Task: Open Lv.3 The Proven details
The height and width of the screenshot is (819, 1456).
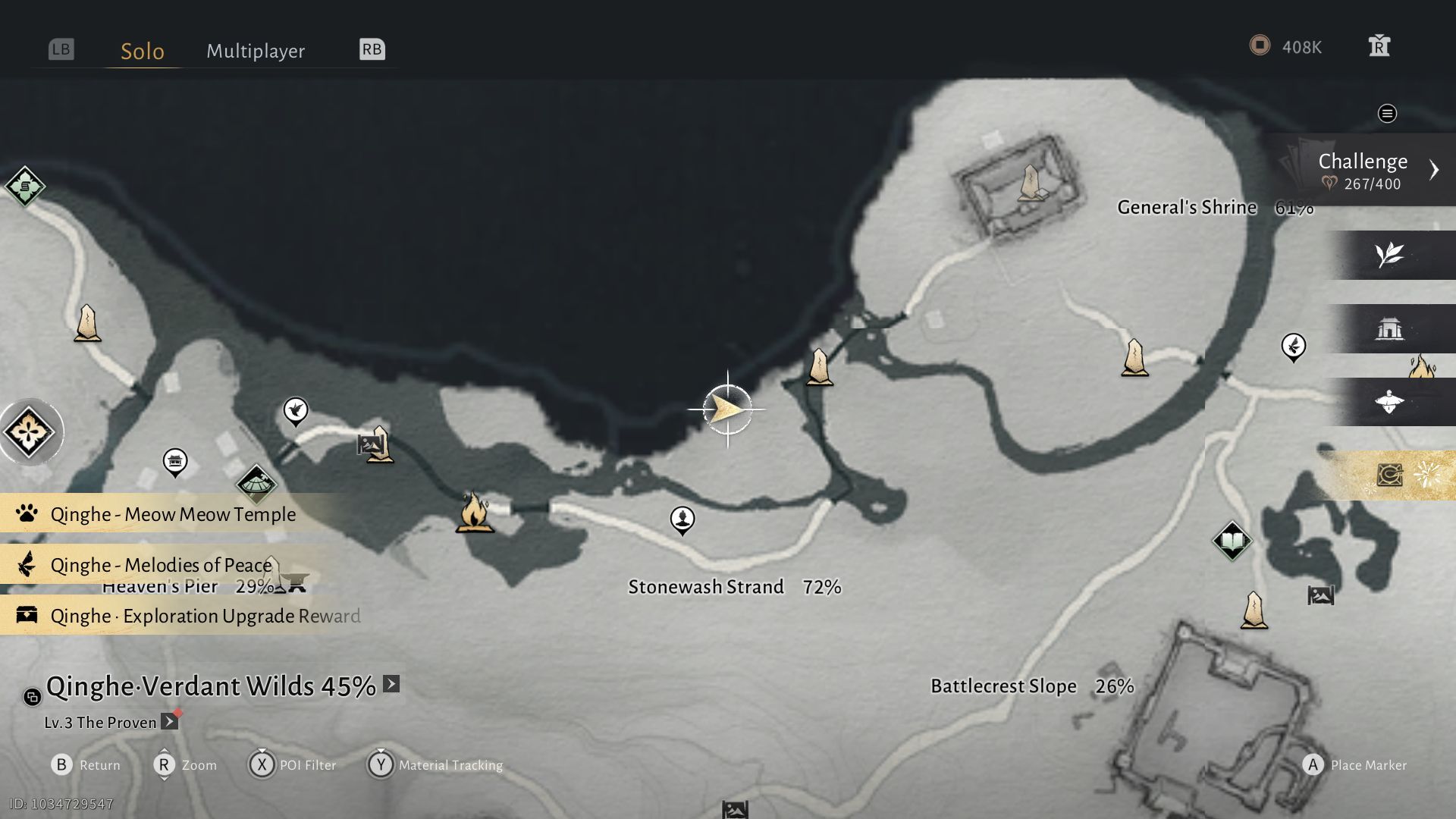Action: tap(170, 722)
